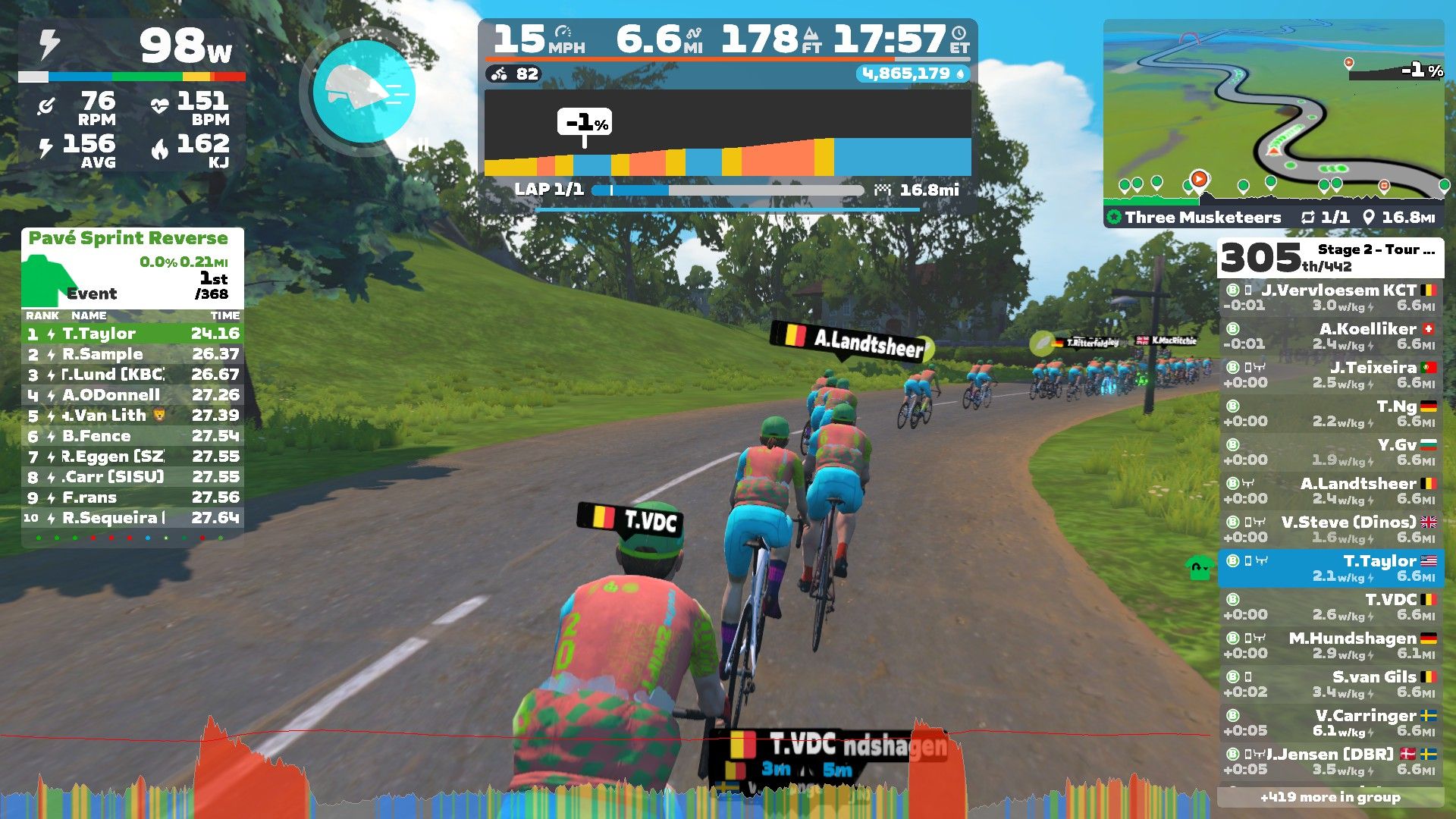Select S.van Gils rider row
1456x819 pixels.
[x=1330, y=684]
